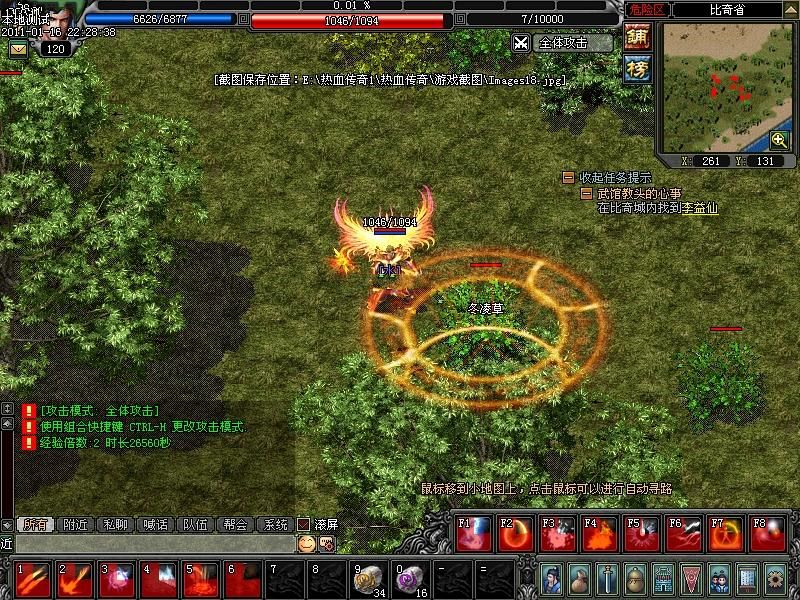Collapse the 武馆教头的心事 quest entry
Image resolution: width=800 pixels, height=600 pixels.
(588, 193)
